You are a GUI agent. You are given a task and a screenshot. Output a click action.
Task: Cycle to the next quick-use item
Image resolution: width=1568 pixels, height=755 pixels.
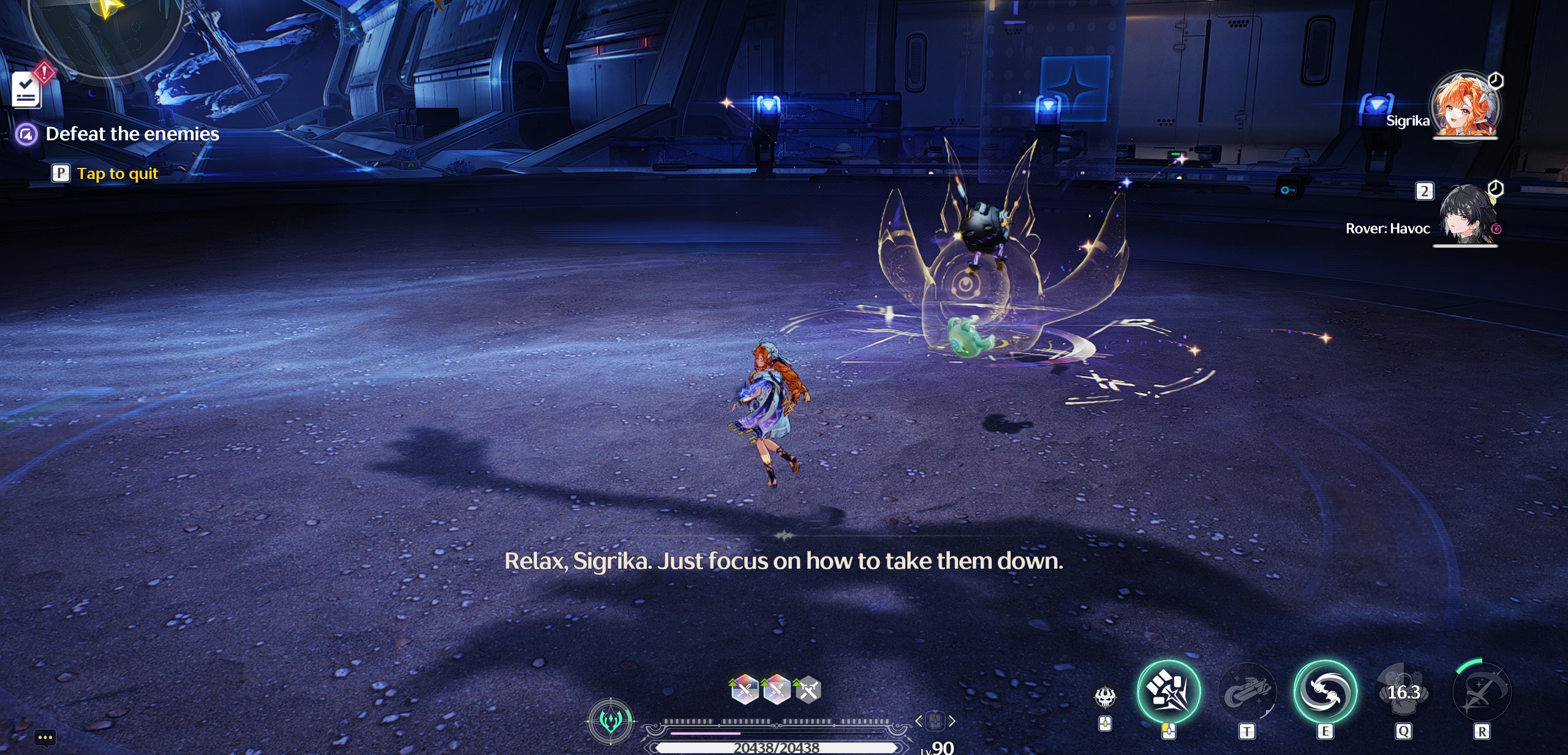click(x=952, y=721)
